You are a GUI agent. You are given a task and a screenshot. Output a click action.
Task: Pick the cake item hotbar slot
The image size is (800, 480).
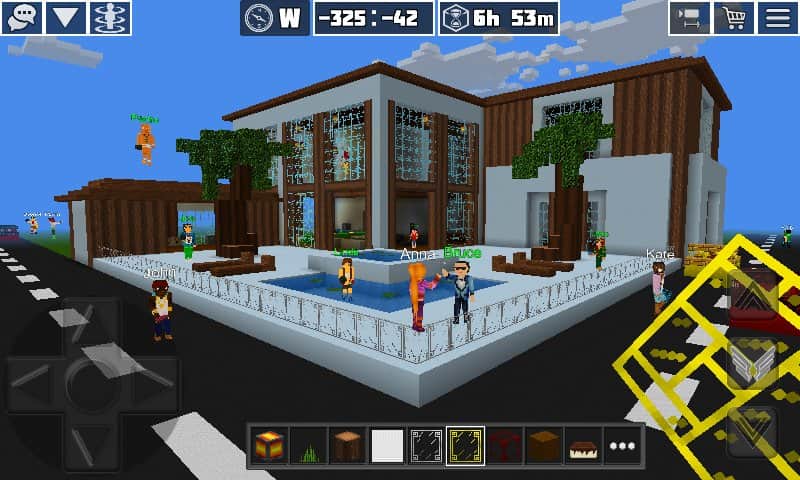[x=581, y=446]
